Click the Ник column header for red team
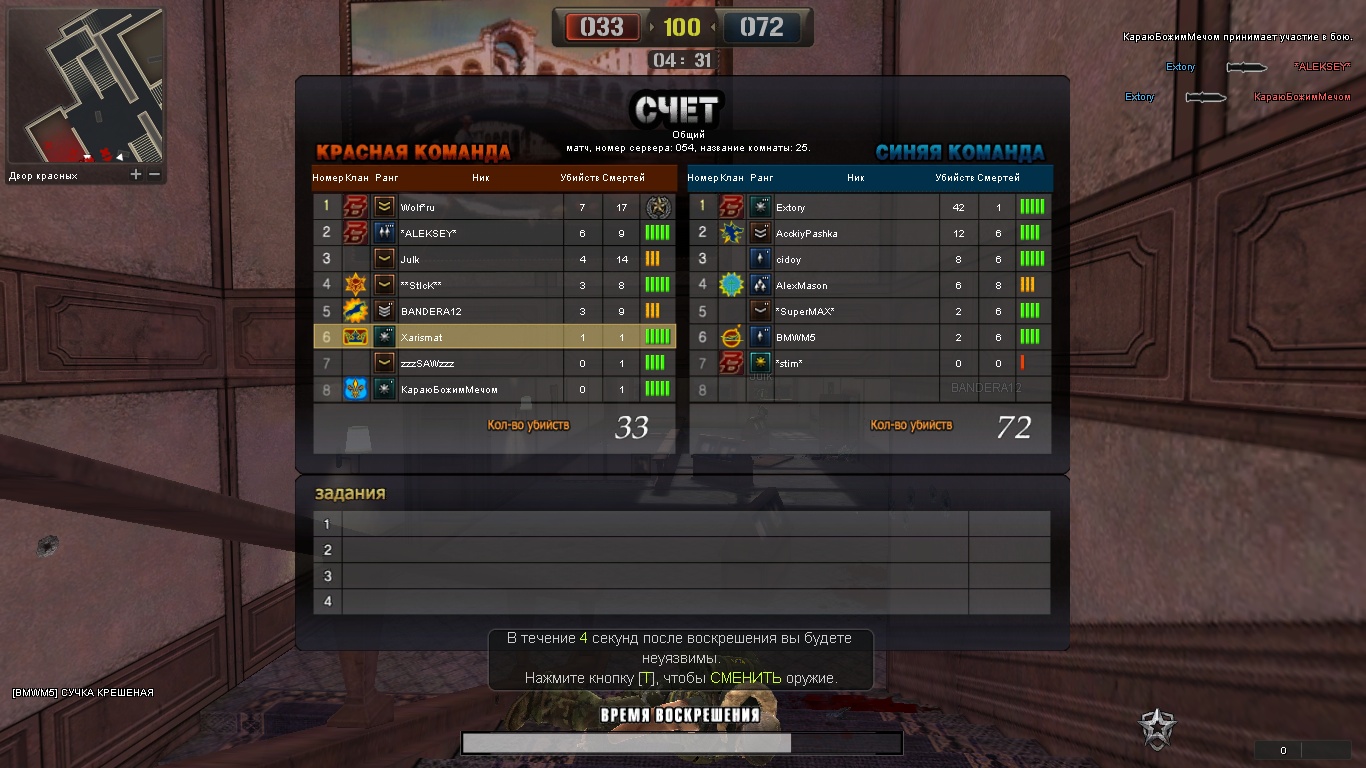Viewport: 1366px width, 768px height. [481, 178]
